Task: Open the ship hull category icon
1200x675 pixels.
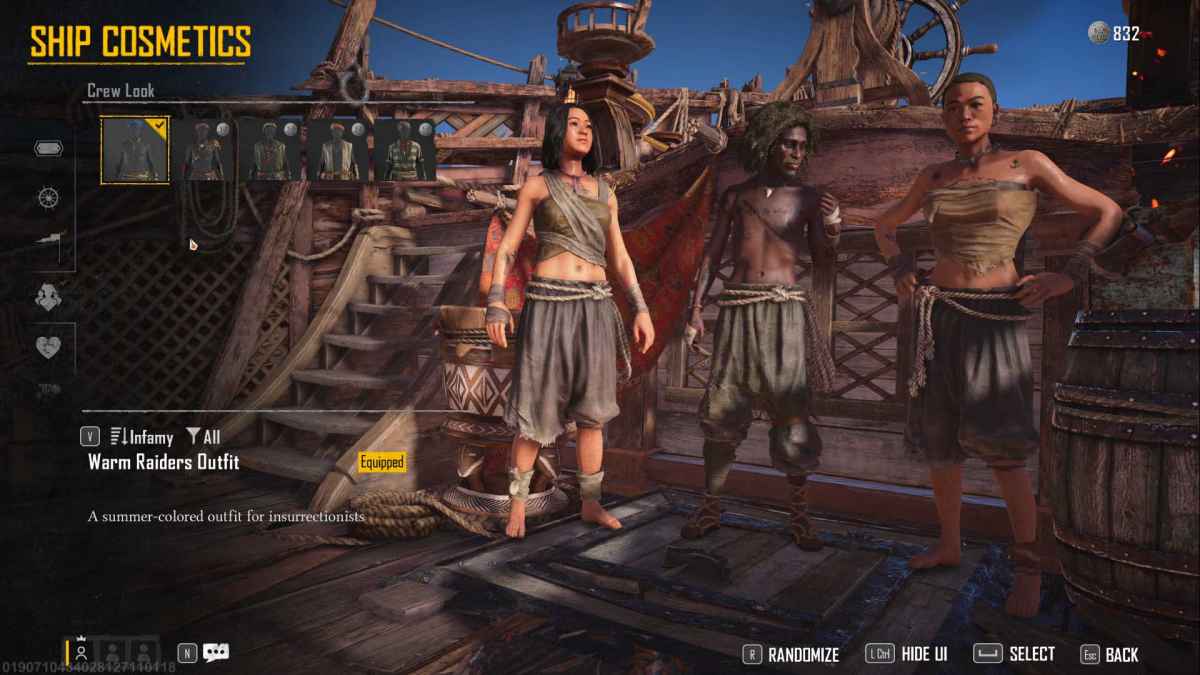Action: click(49, 148)
